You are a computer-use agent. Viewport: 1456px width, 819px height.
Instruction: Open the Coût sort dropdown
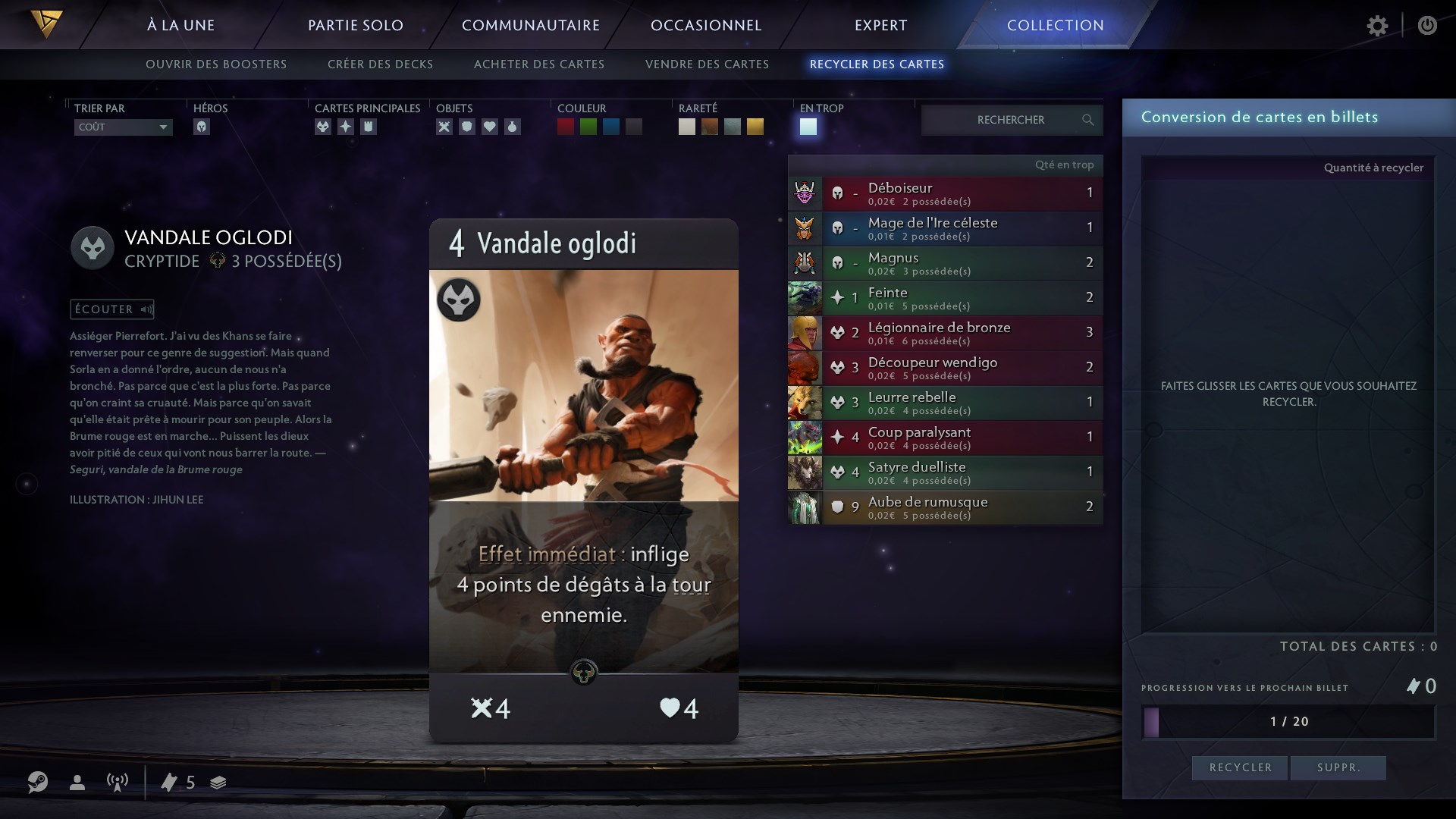pyautogui.click(x=122, y=127)
